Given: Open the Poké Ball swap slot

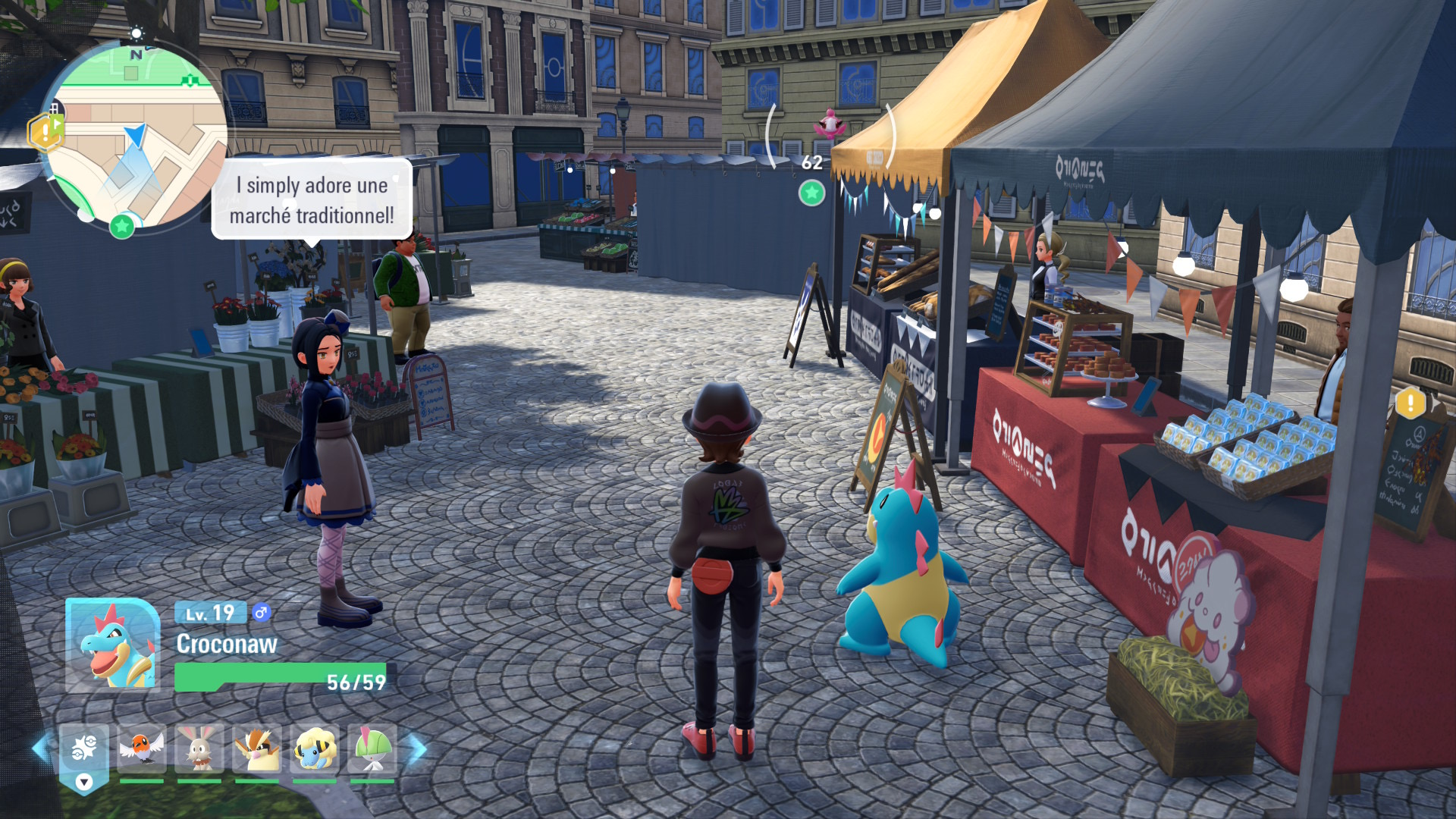Looking at the screenshot, I should pyautogui.click(x=83, y=751).
